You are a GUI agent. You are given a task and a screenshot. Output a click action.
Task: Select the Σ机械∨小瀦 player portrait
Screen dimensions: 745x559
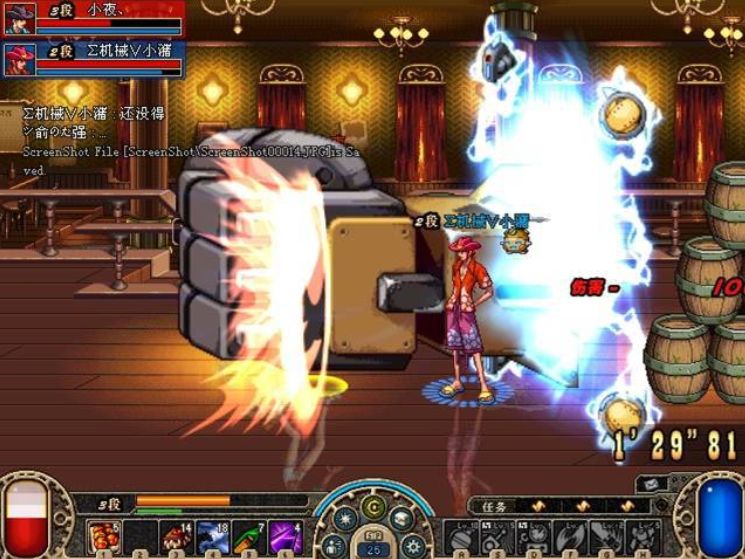[19, 57]
